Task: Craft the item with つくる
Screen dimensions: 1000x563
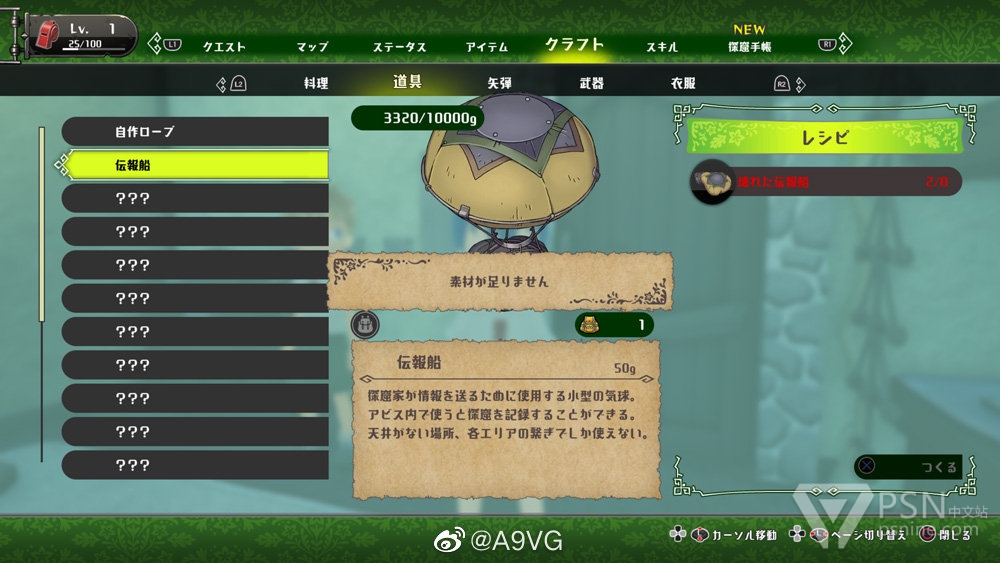Action: pyautogui.click(x=912, y=467)
